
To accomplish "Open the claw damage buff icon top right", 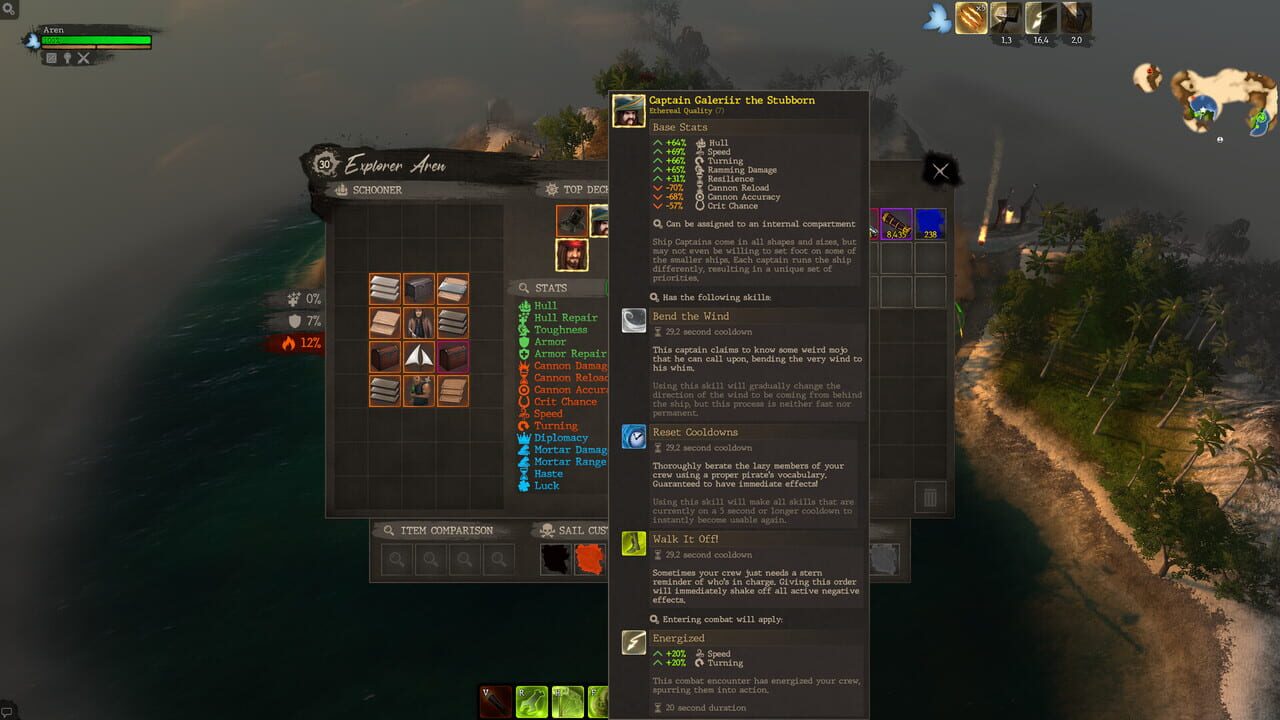I will 969,20.
